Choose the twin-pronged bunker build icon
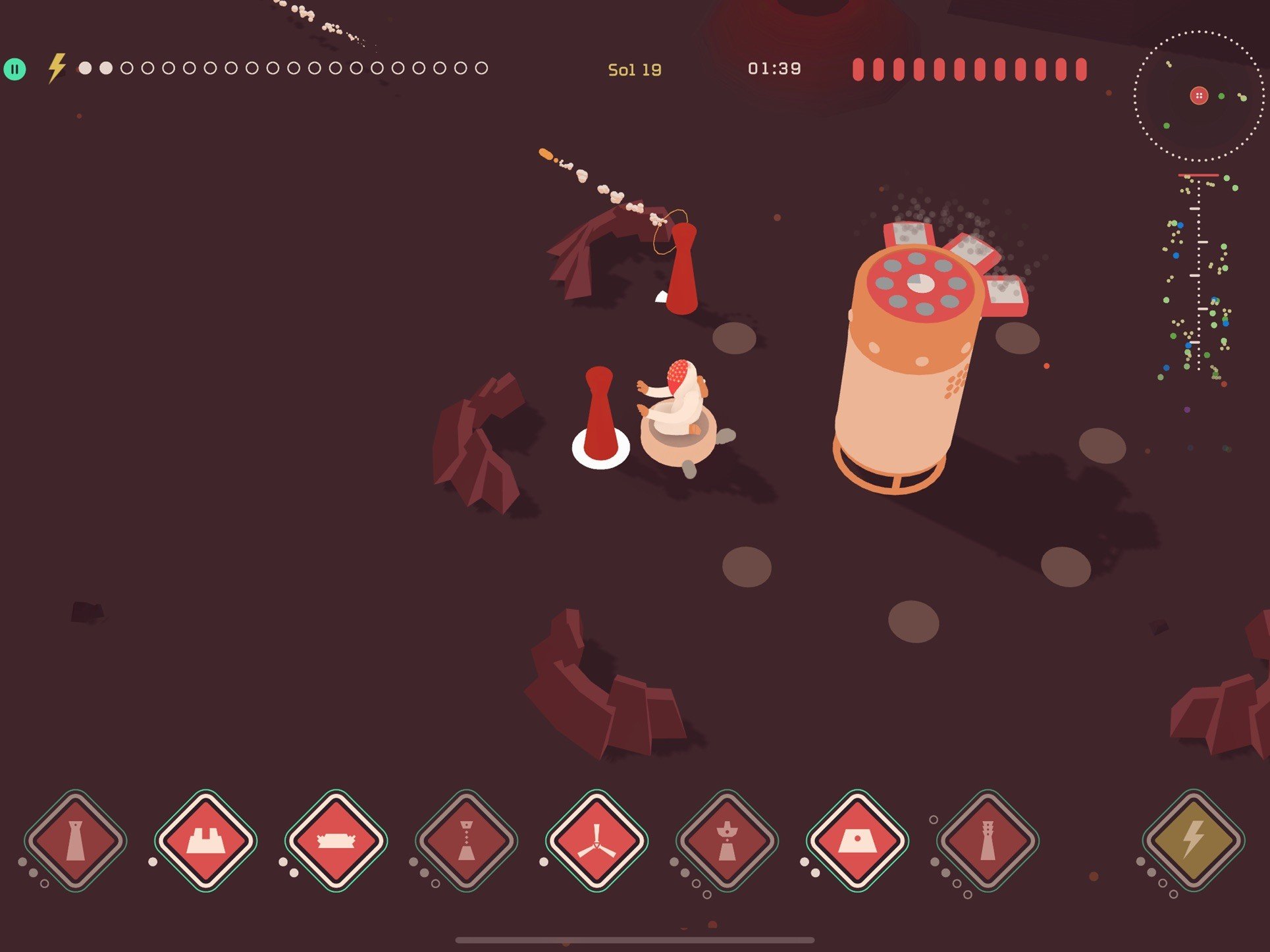This screenshot has width=1270, height=952. (x=206, y=841)
